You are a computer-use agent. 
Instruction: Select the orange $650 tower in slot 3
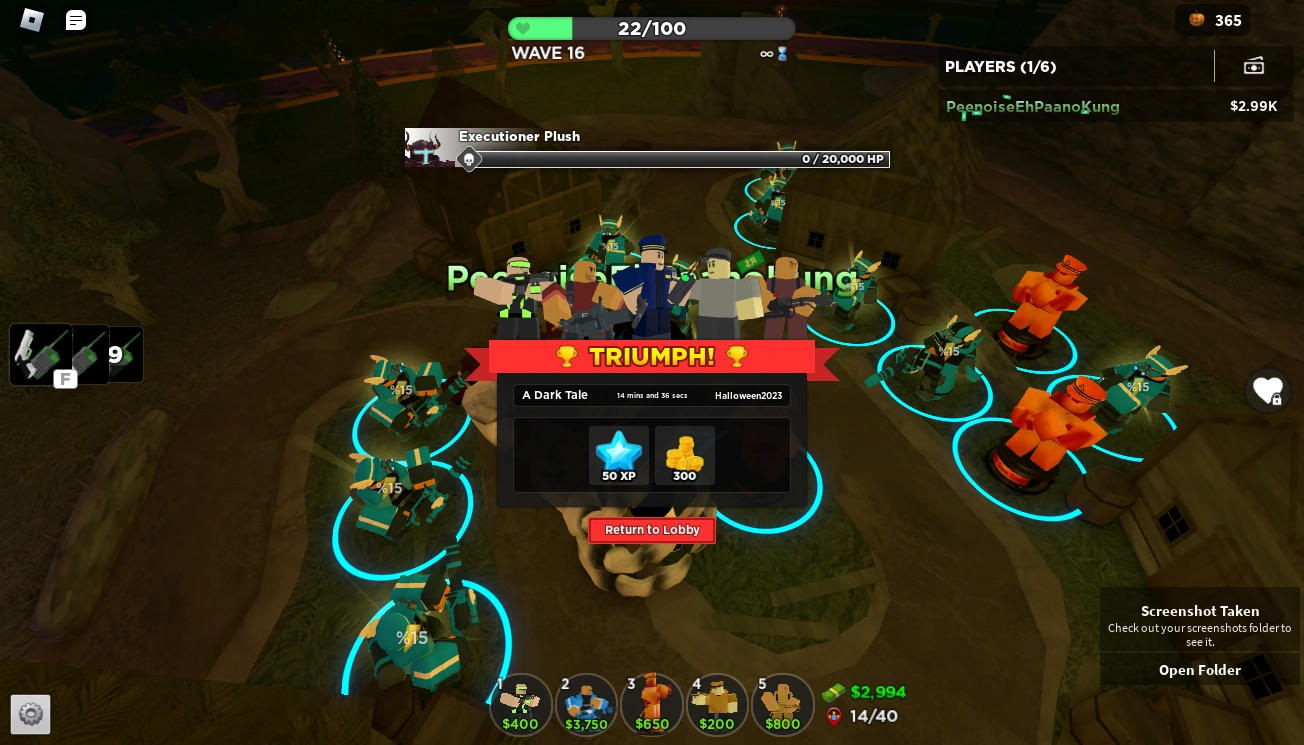click(652, 704)
